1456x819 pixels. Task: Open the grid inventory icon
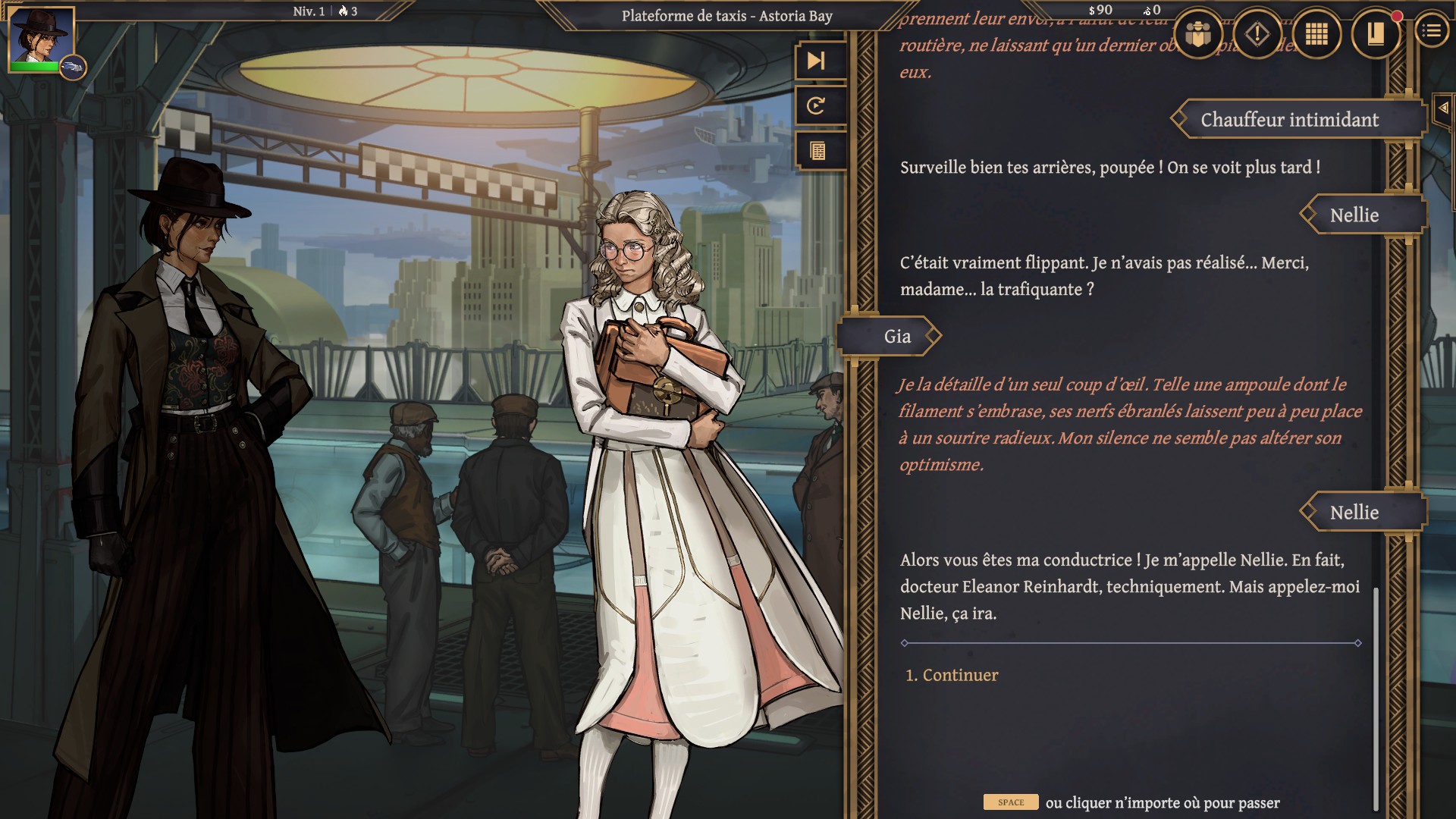point(1316,34)
